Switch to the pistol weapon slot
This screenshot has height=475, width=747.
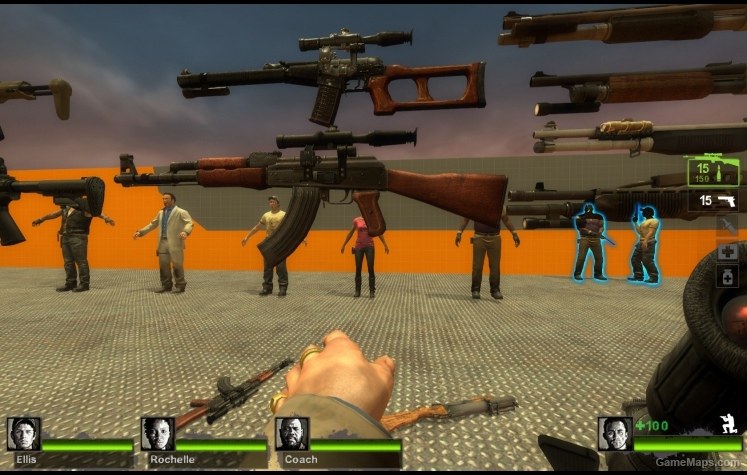716,201
